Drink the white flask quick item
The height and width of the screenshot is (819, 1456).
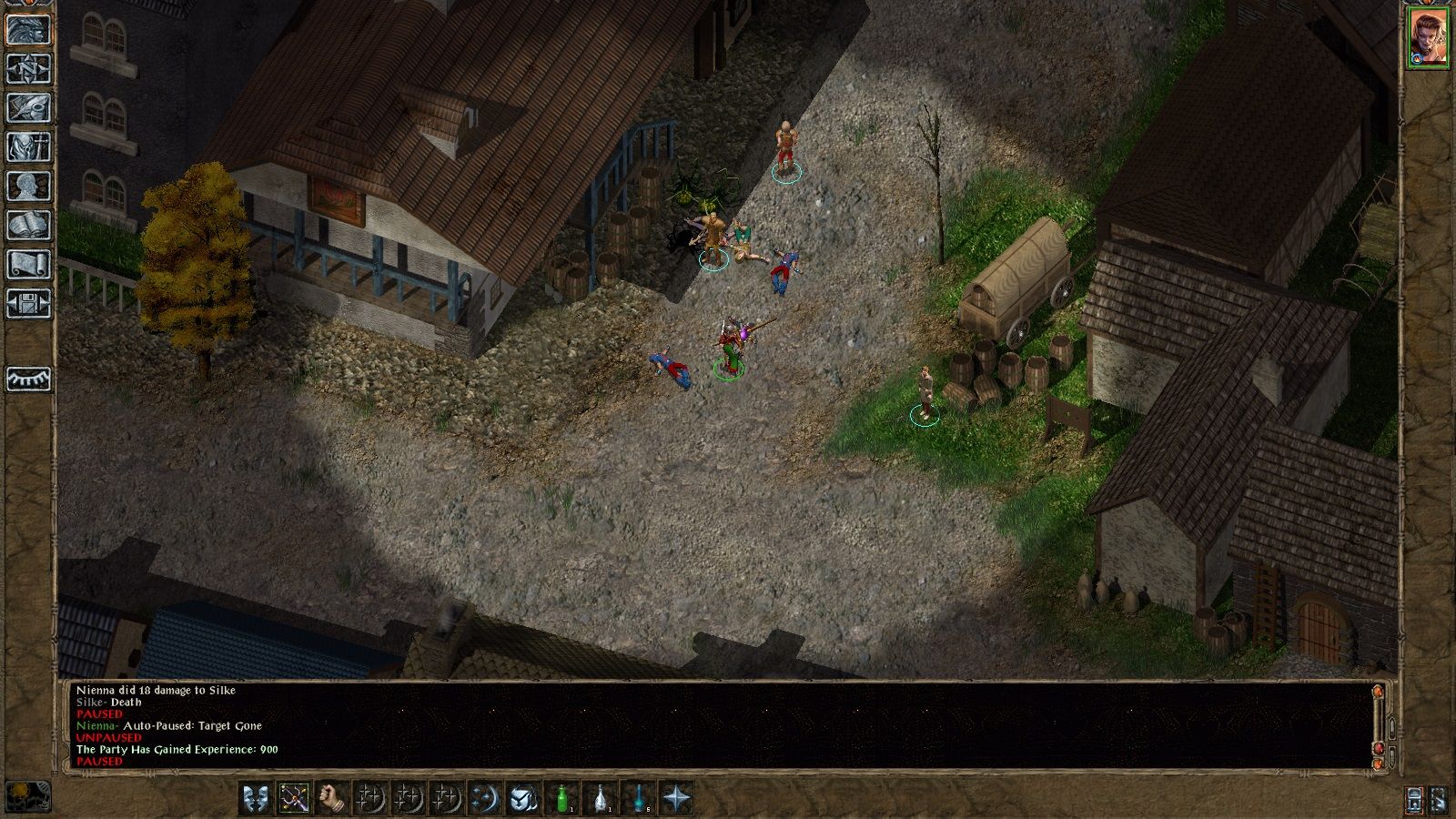tap(600, 798)
